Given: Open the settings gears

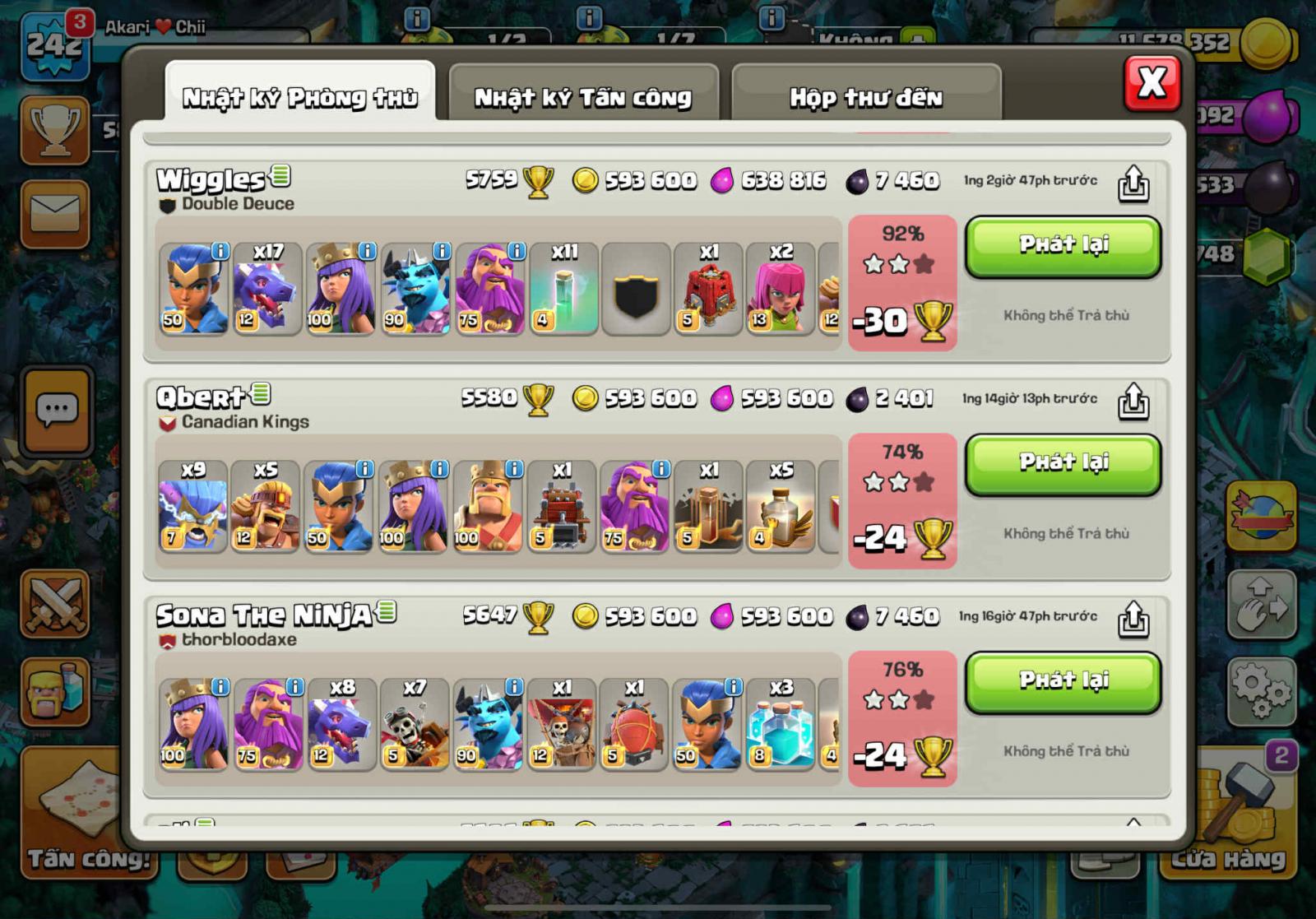Looking at the screenshot, I should point(1260,689).
